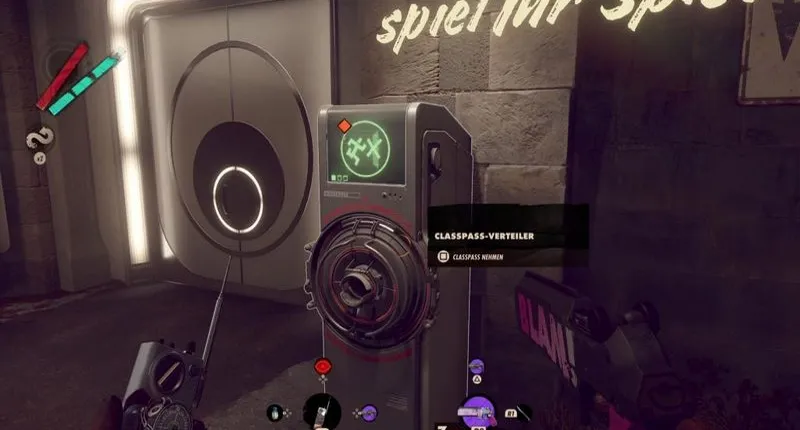Choose the Hackamajig phone gadget icon
This screenshot has height=430, width=800.
(x=322, y=410)
